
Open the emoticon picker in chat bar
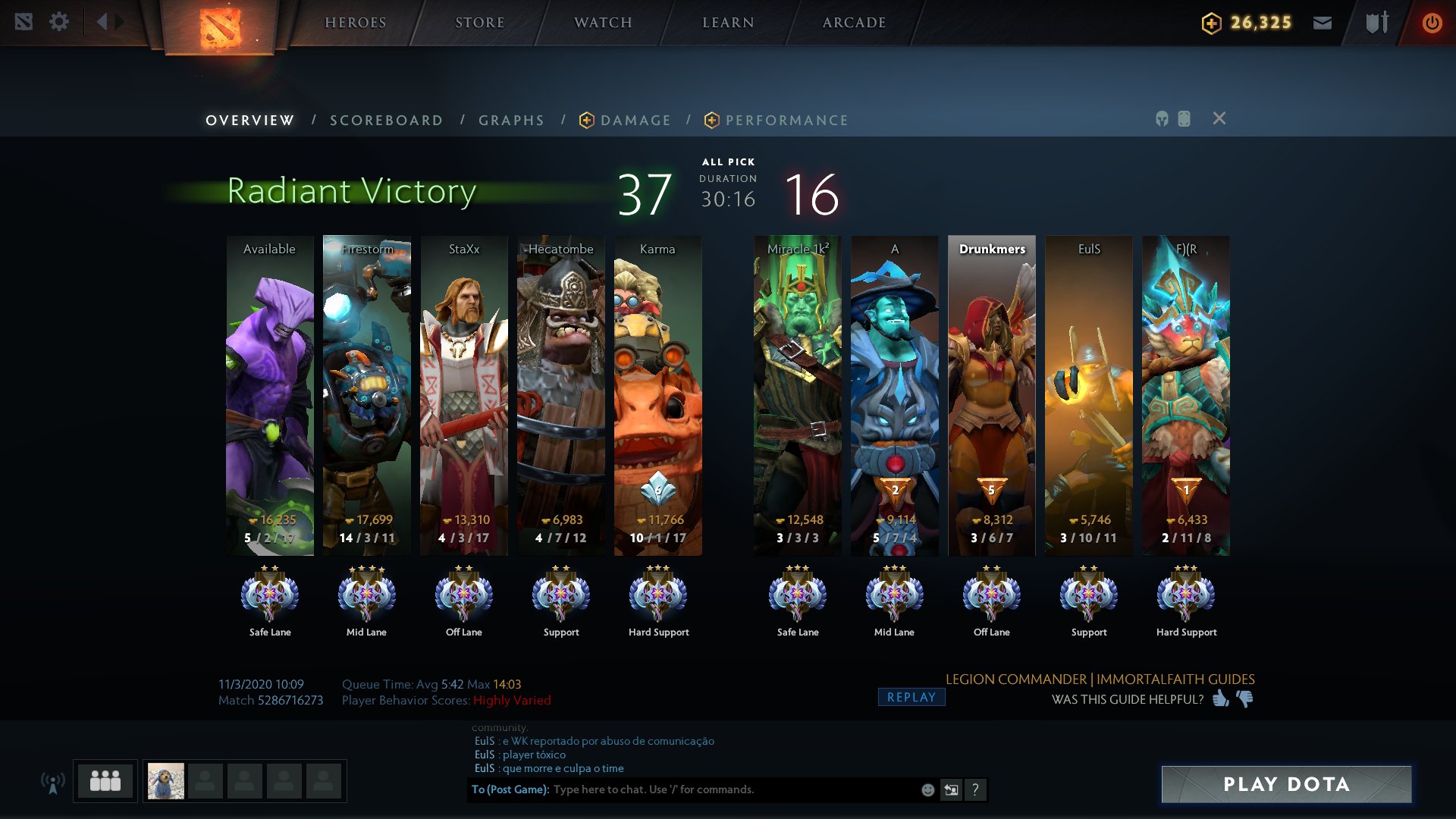[x=927, y=789]
